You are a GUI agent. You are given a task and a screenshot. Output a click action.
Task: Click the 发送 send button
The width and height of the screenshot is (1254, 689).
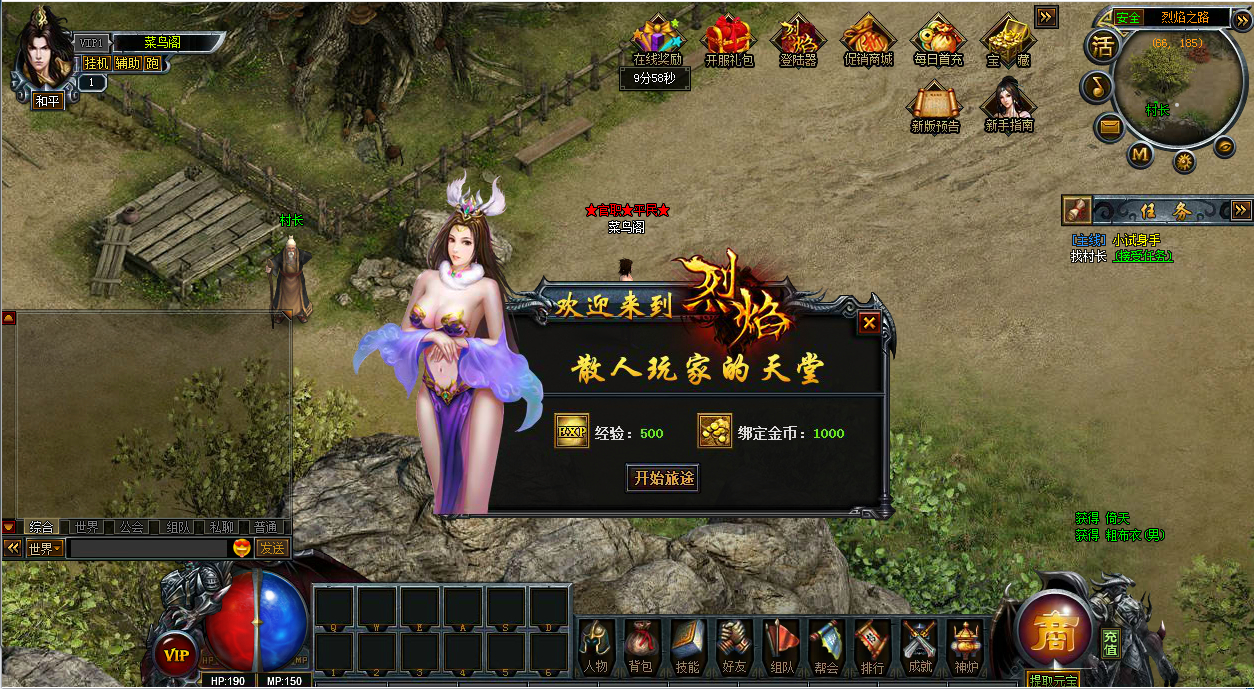tap(272, 548)
